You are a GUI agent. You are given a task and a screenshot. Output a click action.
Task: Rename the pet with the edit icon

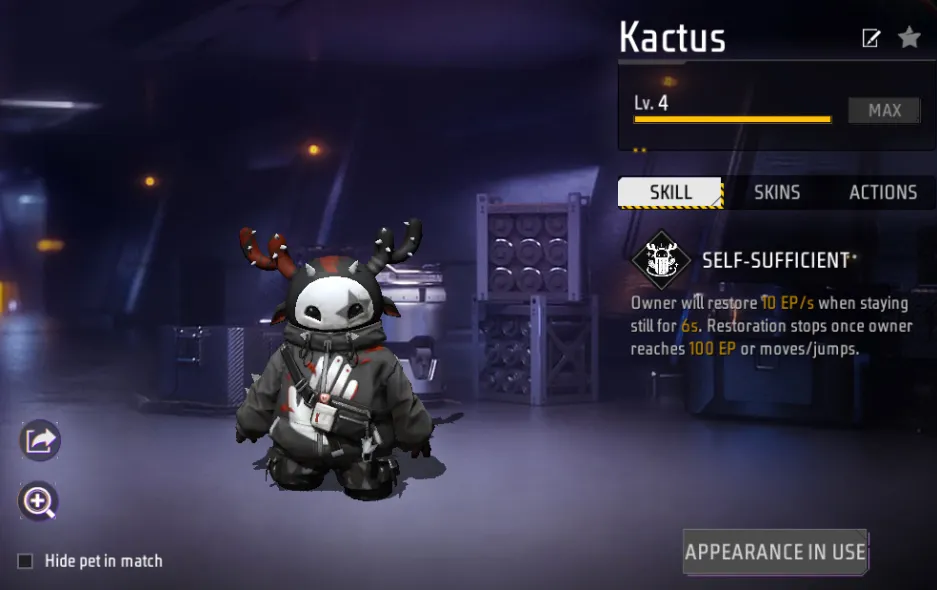coord(871,38)
